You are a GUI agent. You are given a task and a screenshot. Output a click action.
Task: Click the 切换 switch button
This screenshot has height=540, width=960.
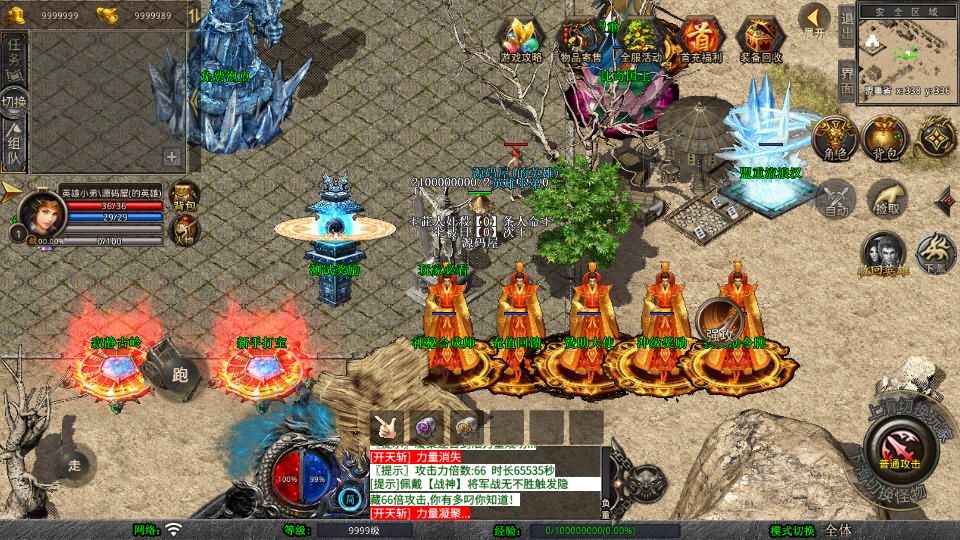point(14,101)
